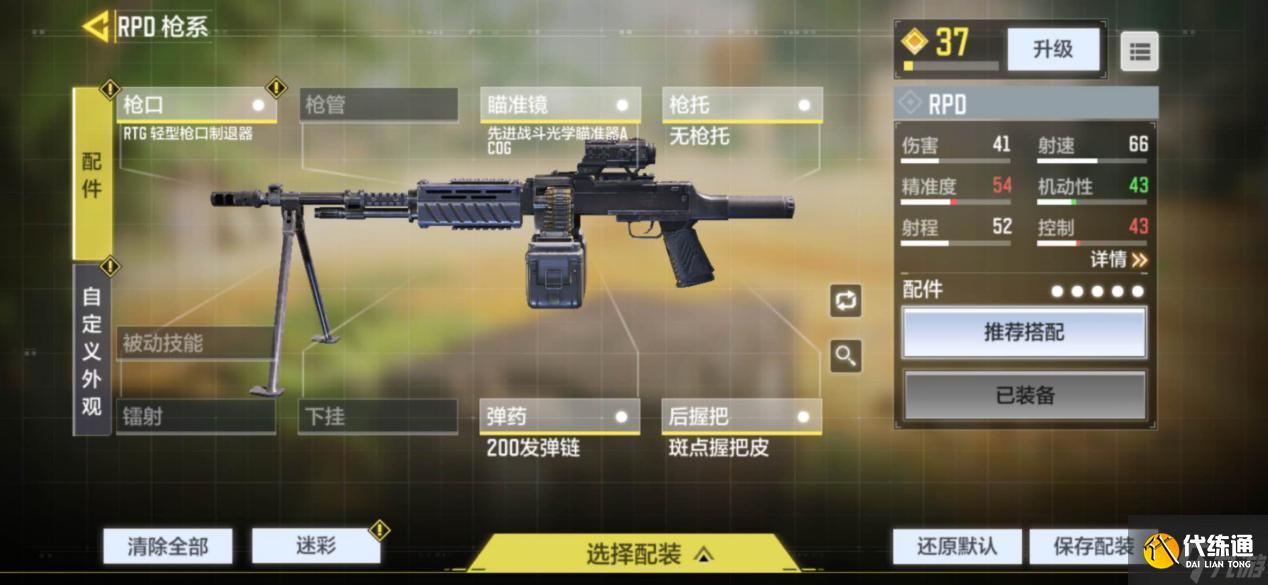Switch to the 配件 attachments tab
The height and width of the screenshot is (585, 1268).
92,174
